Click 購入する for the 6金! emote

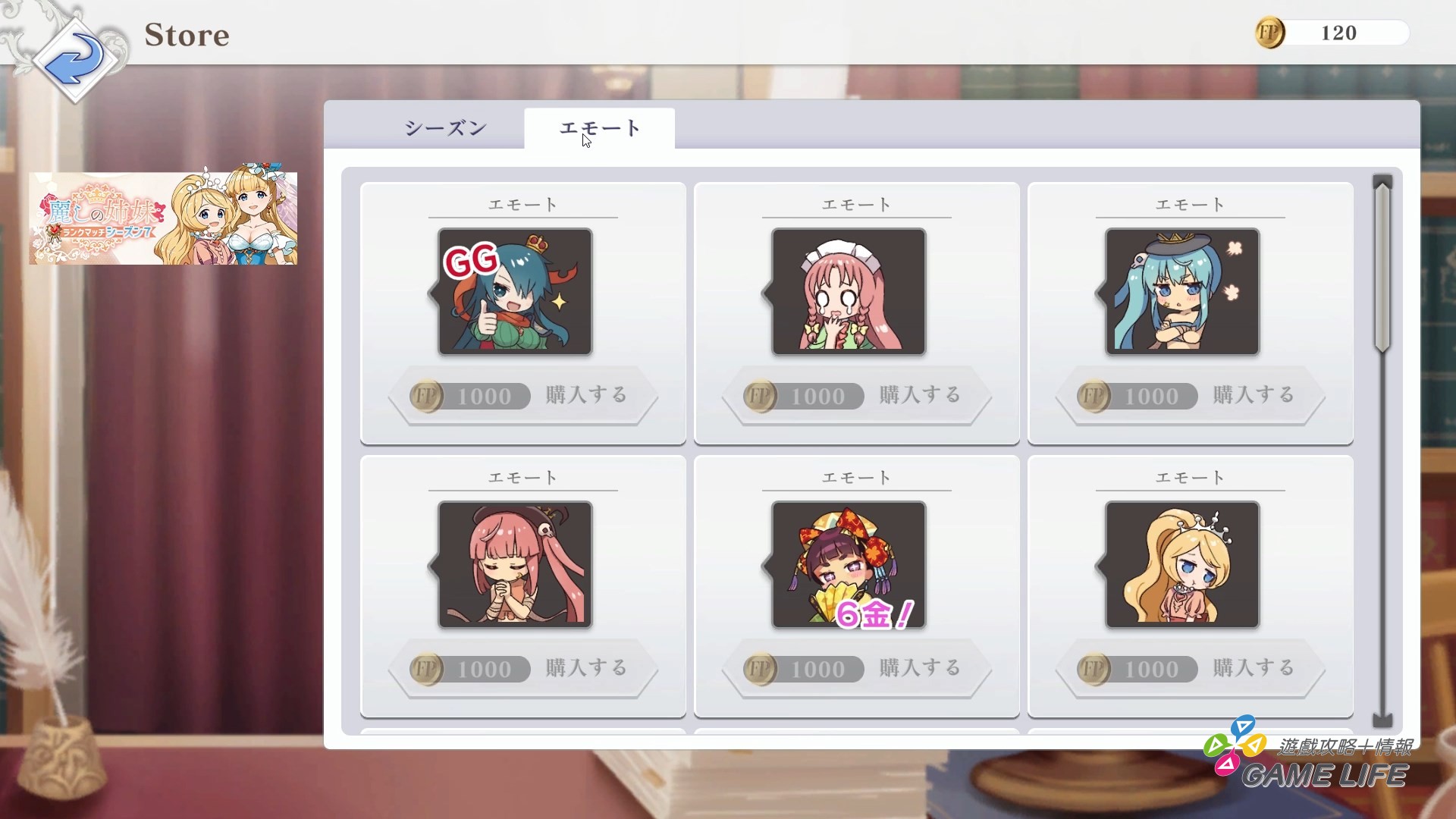point(919,668)
